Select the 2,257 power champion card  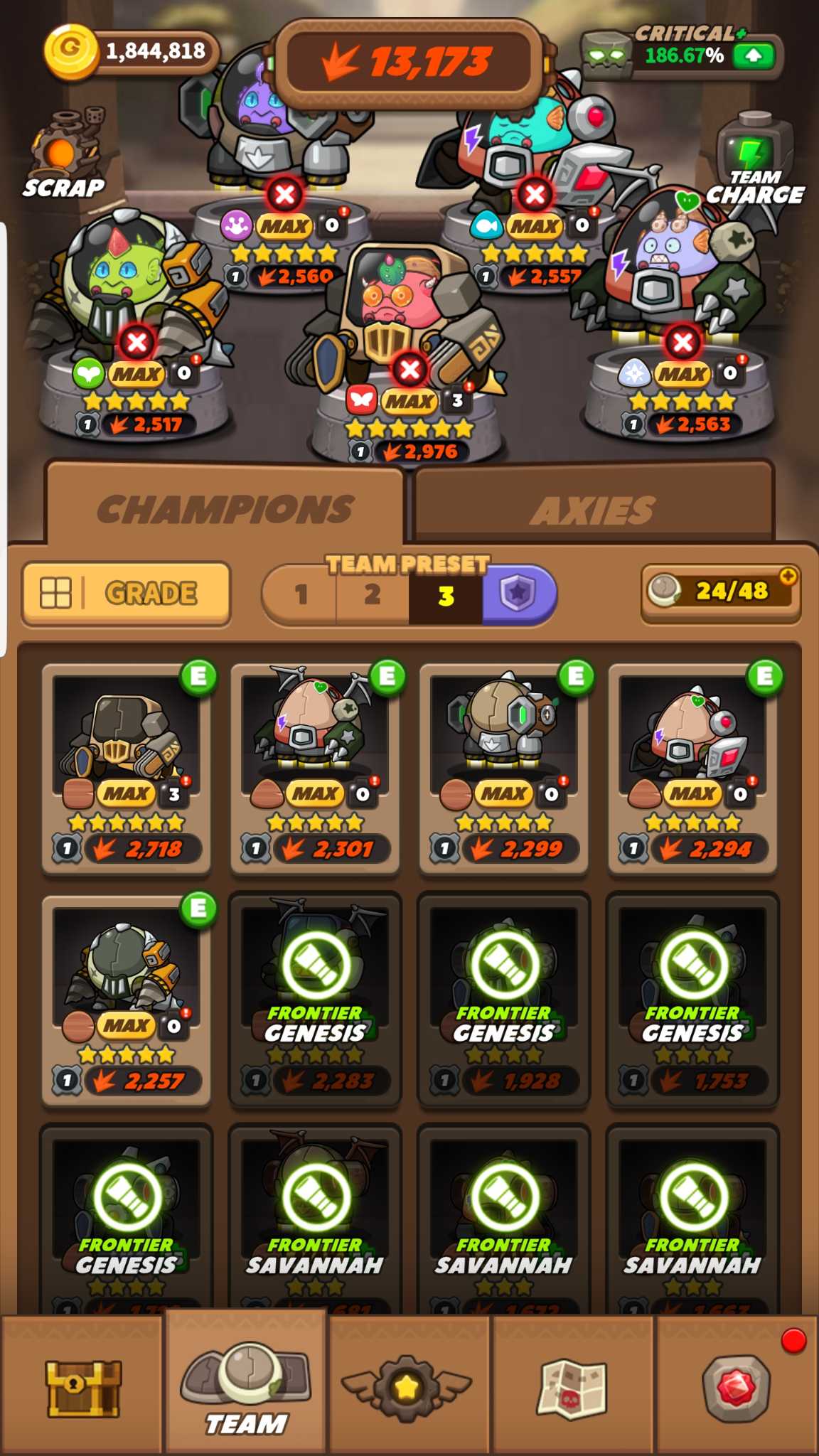[127, 999]
